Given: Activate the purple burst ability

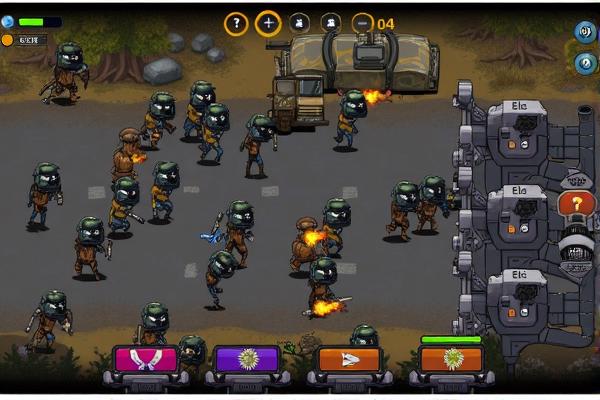Looking at the screenshot, I should click(247, 359).
